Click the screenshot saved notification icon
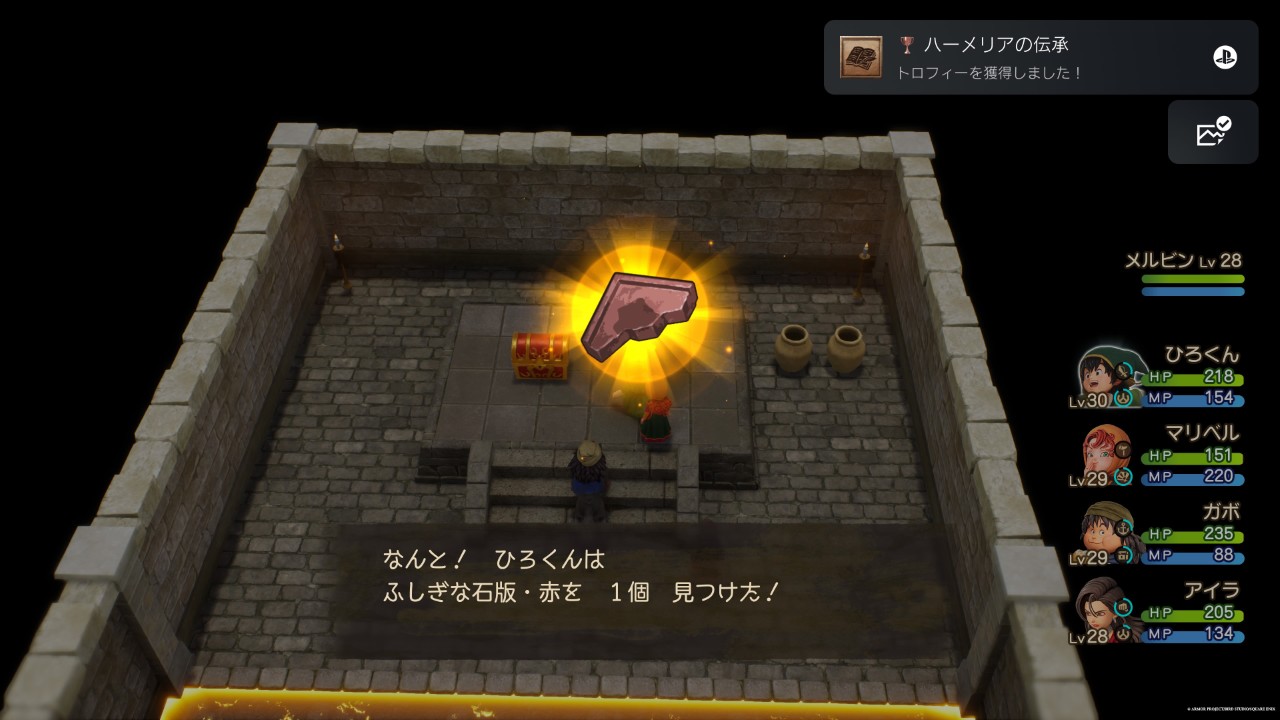1280x720 pixels. coord(1212,132)
